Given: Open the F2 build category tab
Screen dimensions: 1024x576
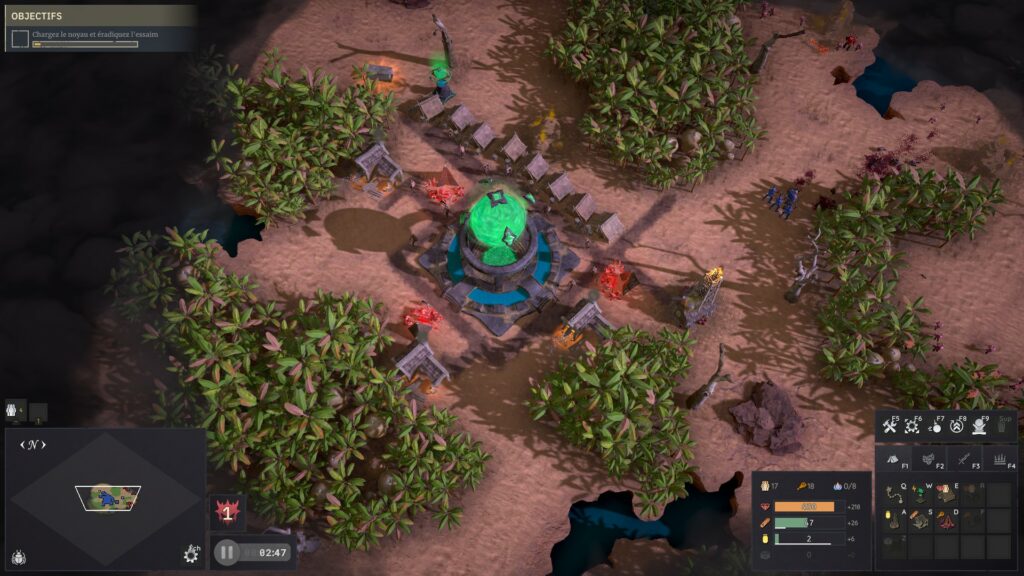Looking at the screenshot, I should [929, 459].
